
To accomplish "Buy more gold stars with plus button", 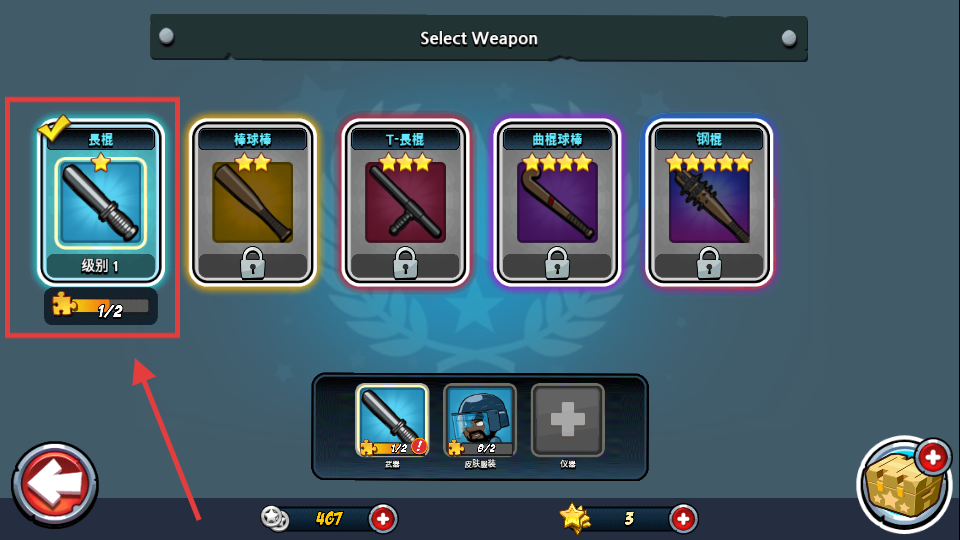I will pyautogui.click(x=682, y=518).
